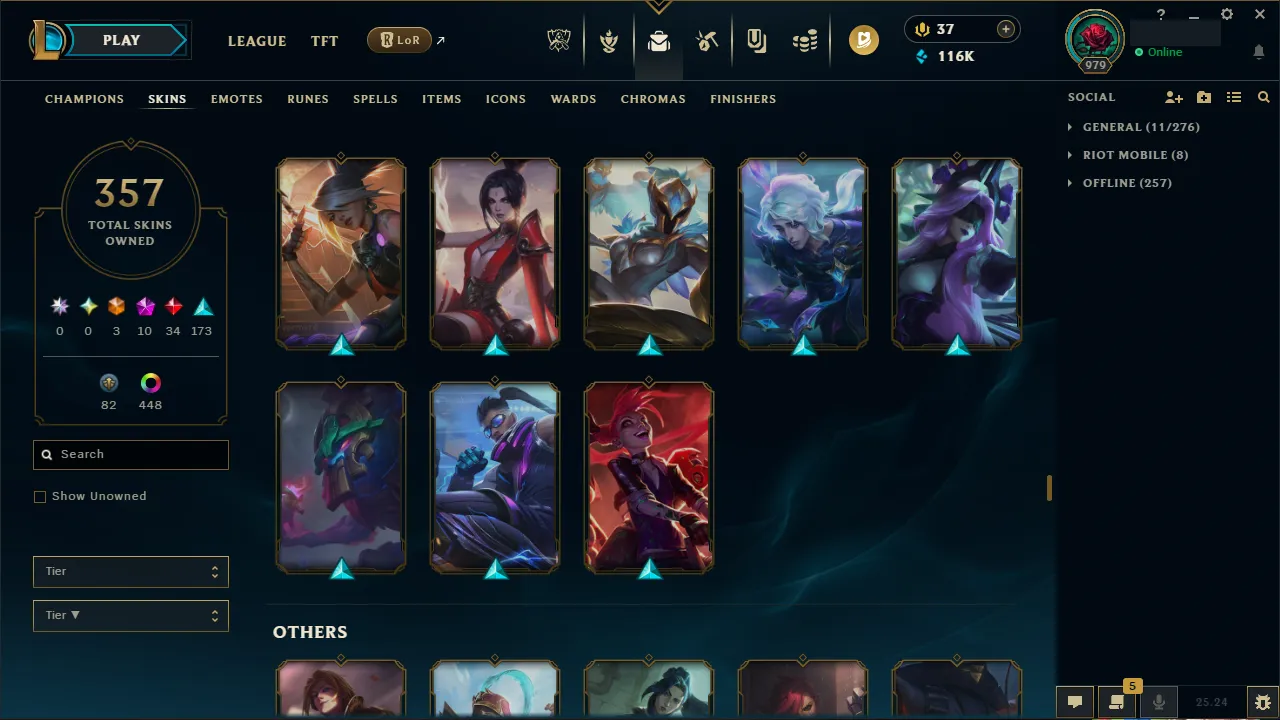Viewport: 1280px width, 720px height.
Task: Expand the first Tier filter dropdown
Action: click(x=130, y=571)
